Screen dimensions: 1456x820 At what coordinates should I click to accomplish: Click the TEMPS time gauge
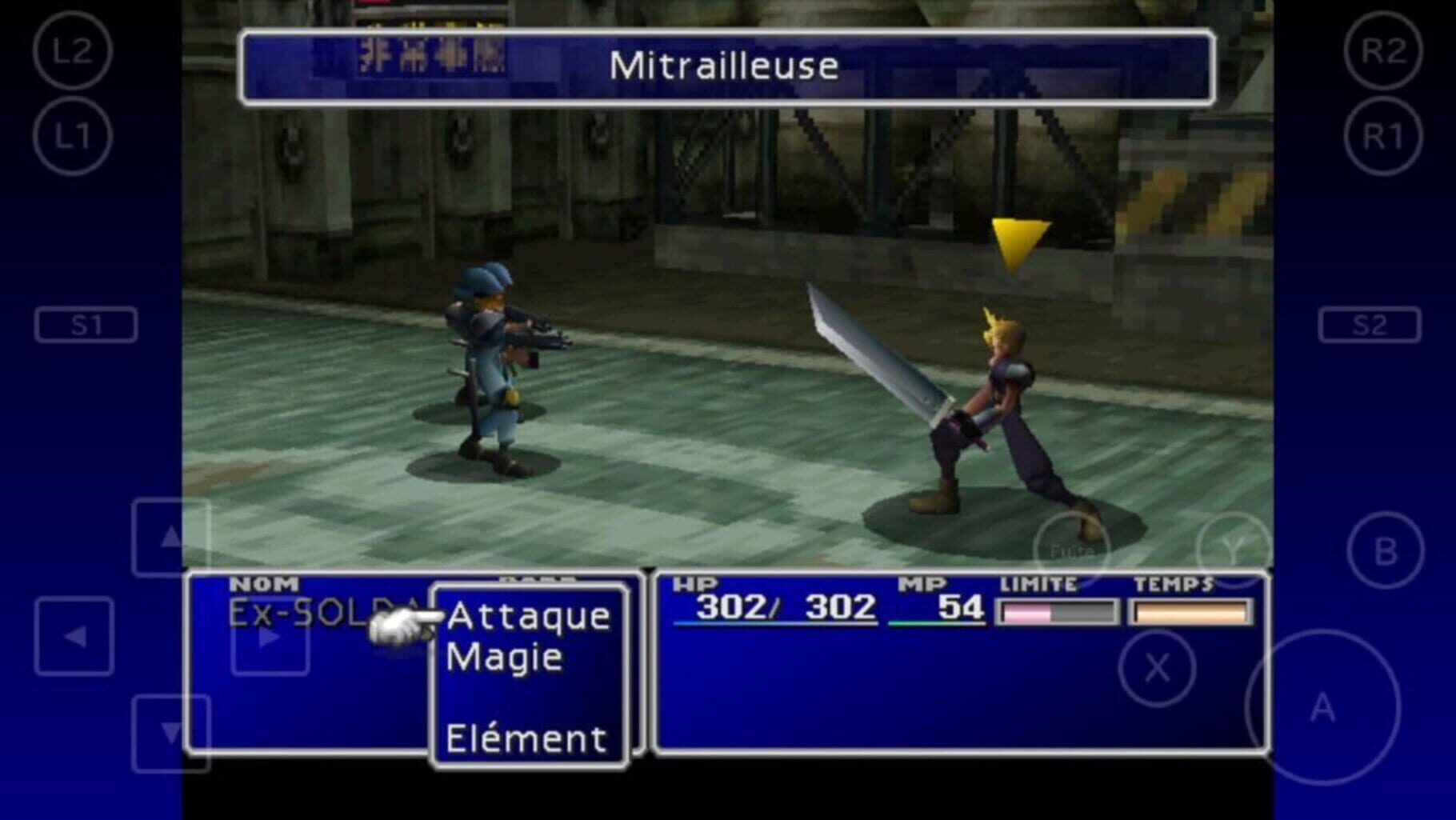click(1190, 613)
